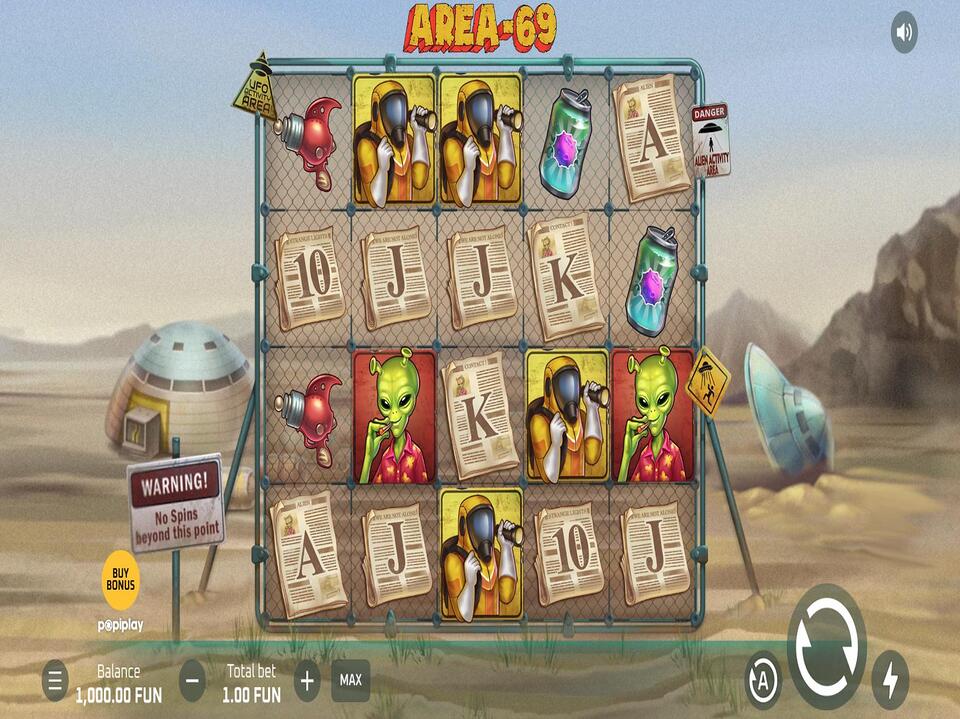Viewport: 960px width, 719px height.
Task: Decrease total bet with the minus button
Action: tap(193, 681)
